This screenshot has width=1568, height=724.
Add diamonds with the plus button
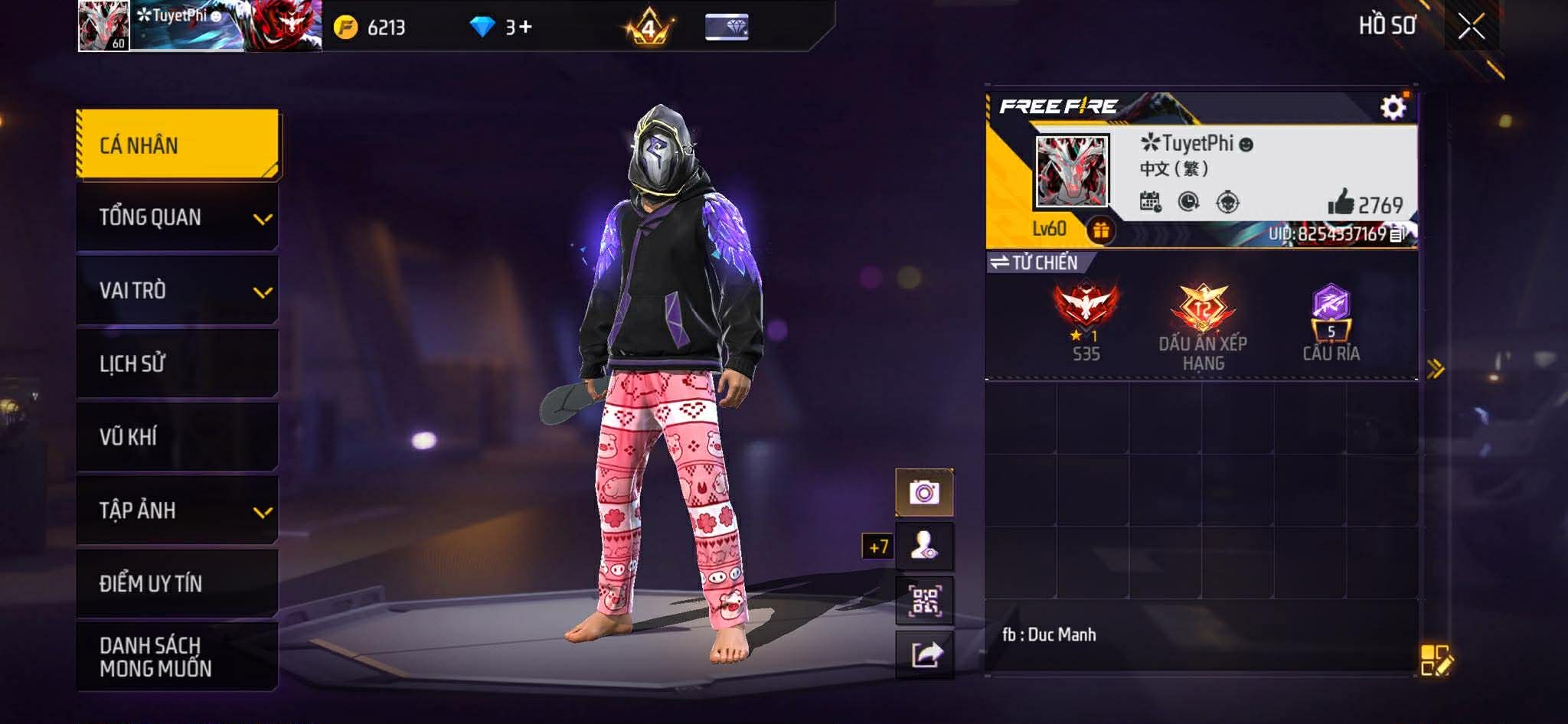525,28
